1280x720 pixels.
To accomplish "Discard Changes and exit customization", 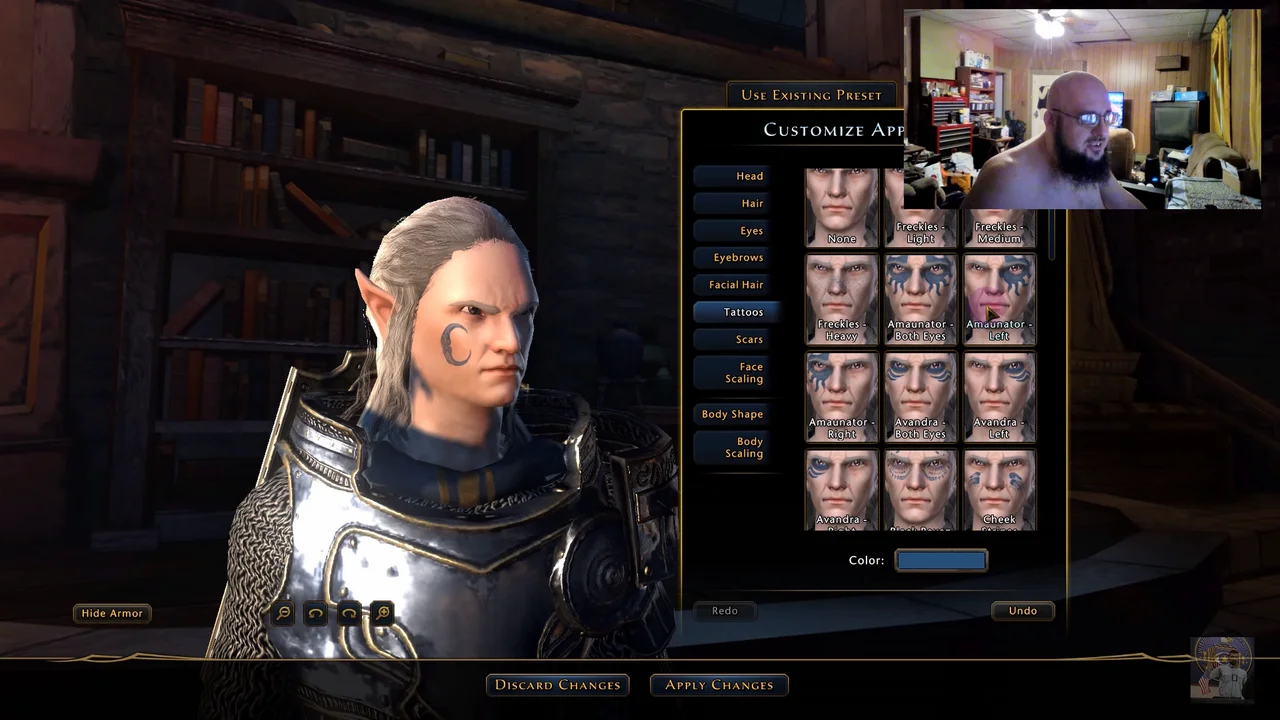I will [x=558, y=685].
